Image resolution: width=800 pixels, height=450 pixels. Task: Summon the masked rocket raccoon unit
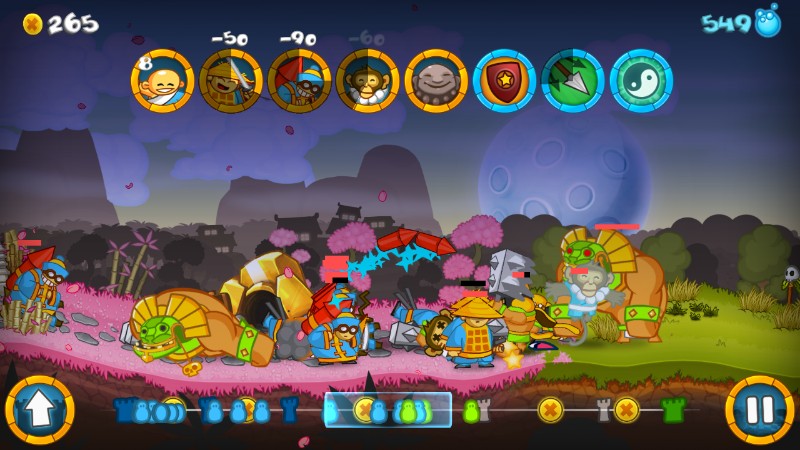click(x=299, y=81)
